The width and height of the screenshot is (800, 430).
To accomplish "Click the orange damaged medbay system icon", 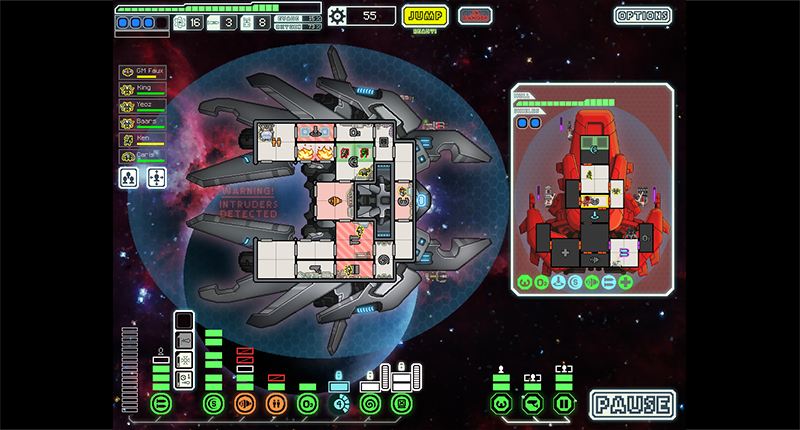I will (275, 404).
